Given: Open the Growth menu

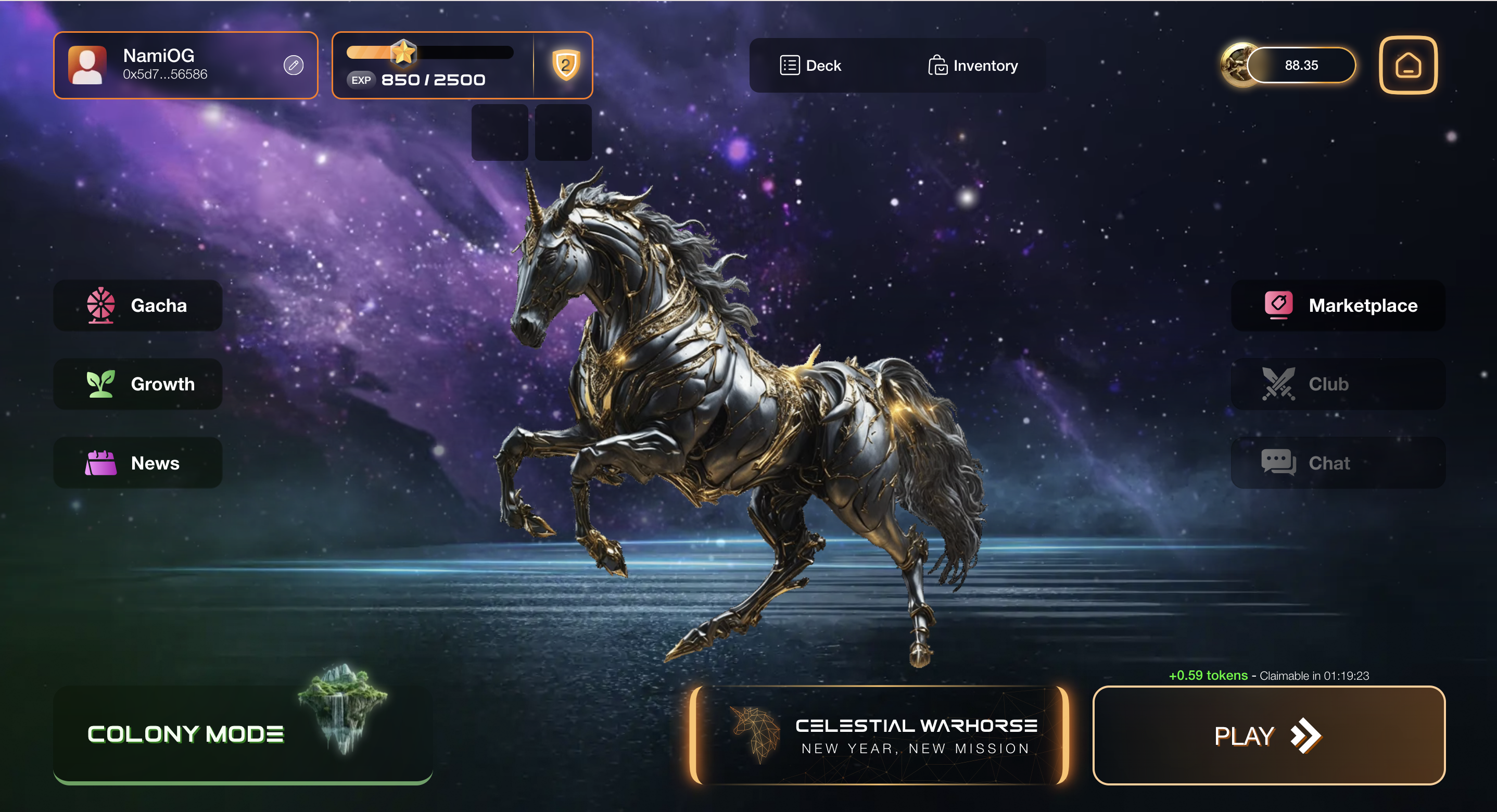Looking at the screenshot, I should pos(138,384).
